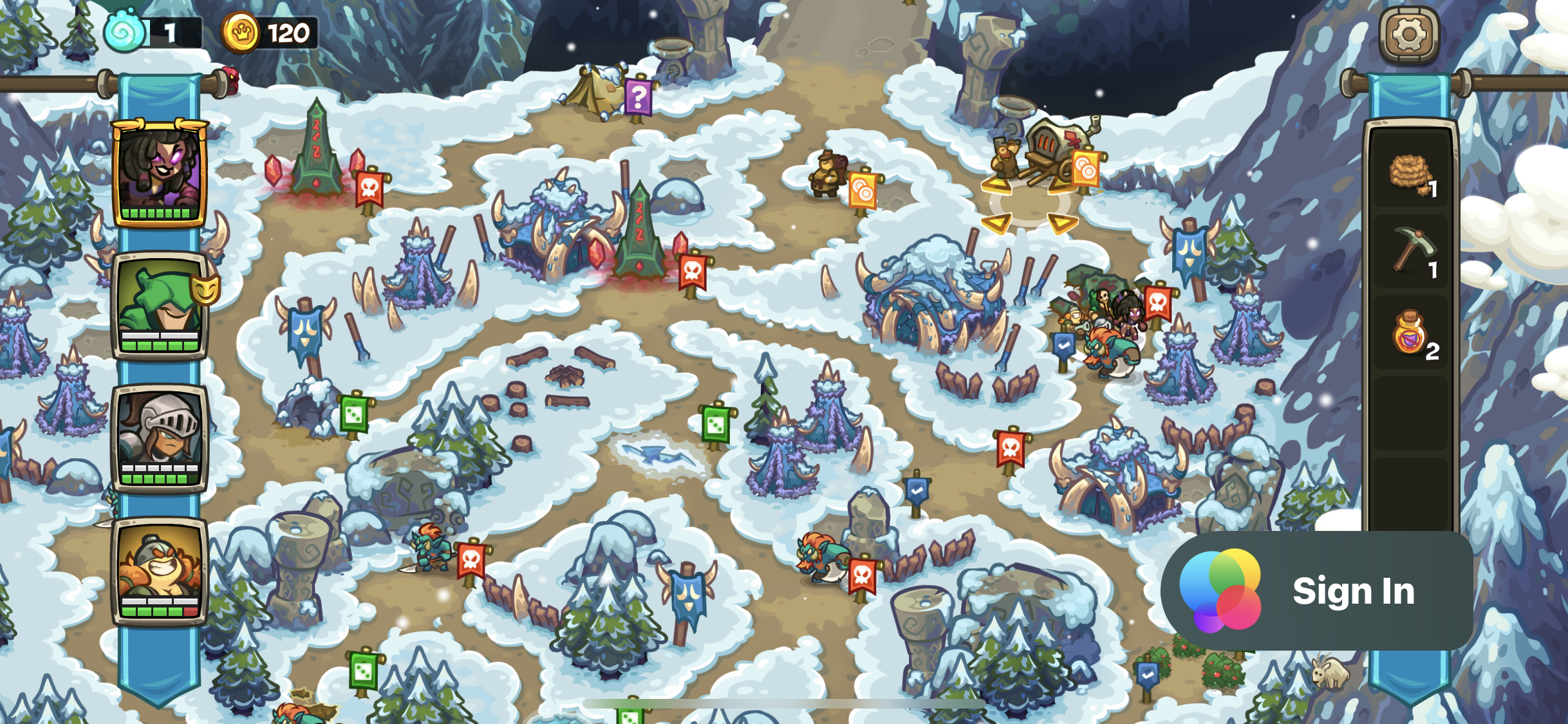Visit the merchant wagon coin flag node
Viewport: 1568px width, 724px height.
click(1085, 169)
